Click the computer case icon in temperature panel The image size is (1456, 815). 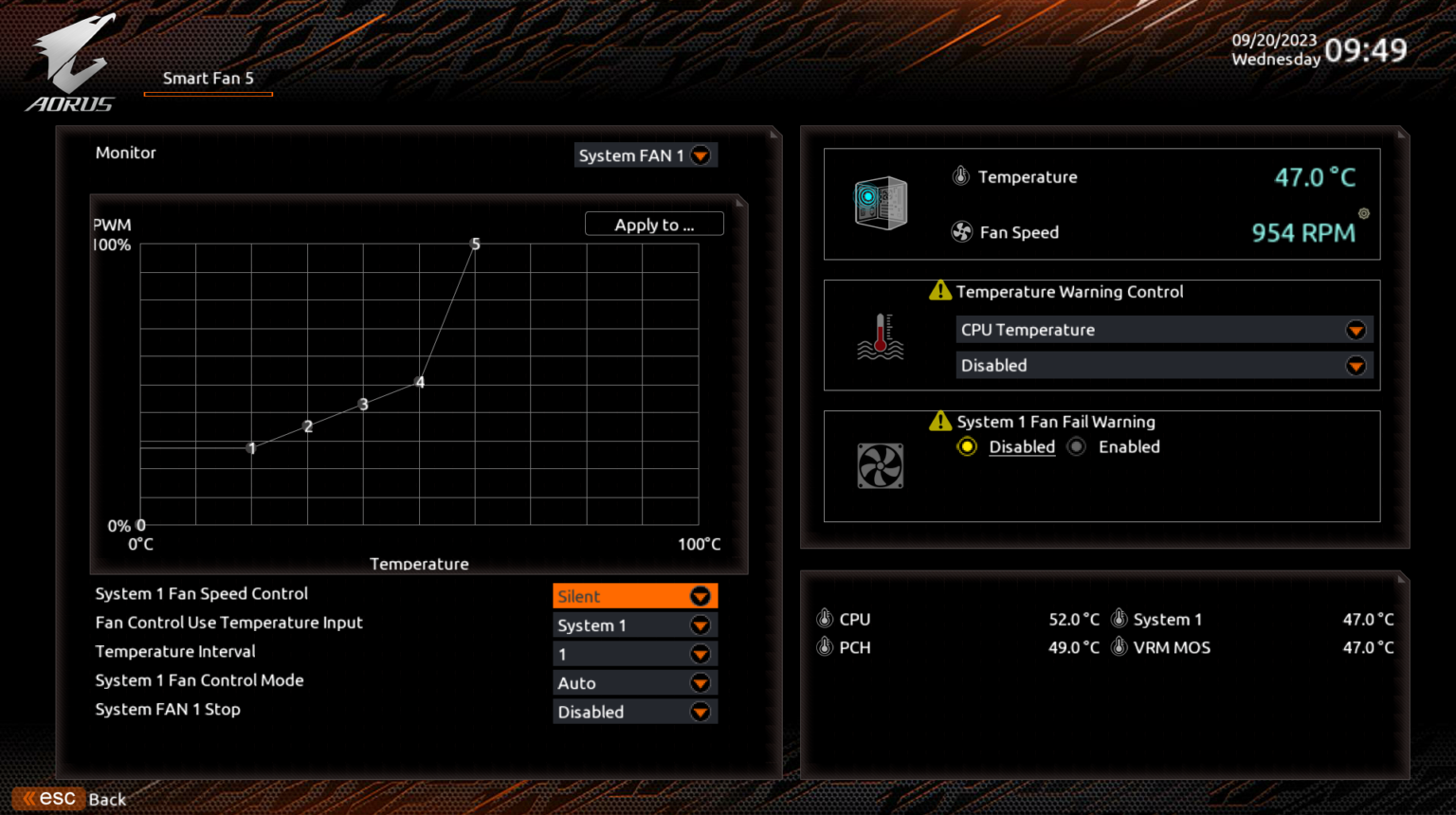point(881,202)
